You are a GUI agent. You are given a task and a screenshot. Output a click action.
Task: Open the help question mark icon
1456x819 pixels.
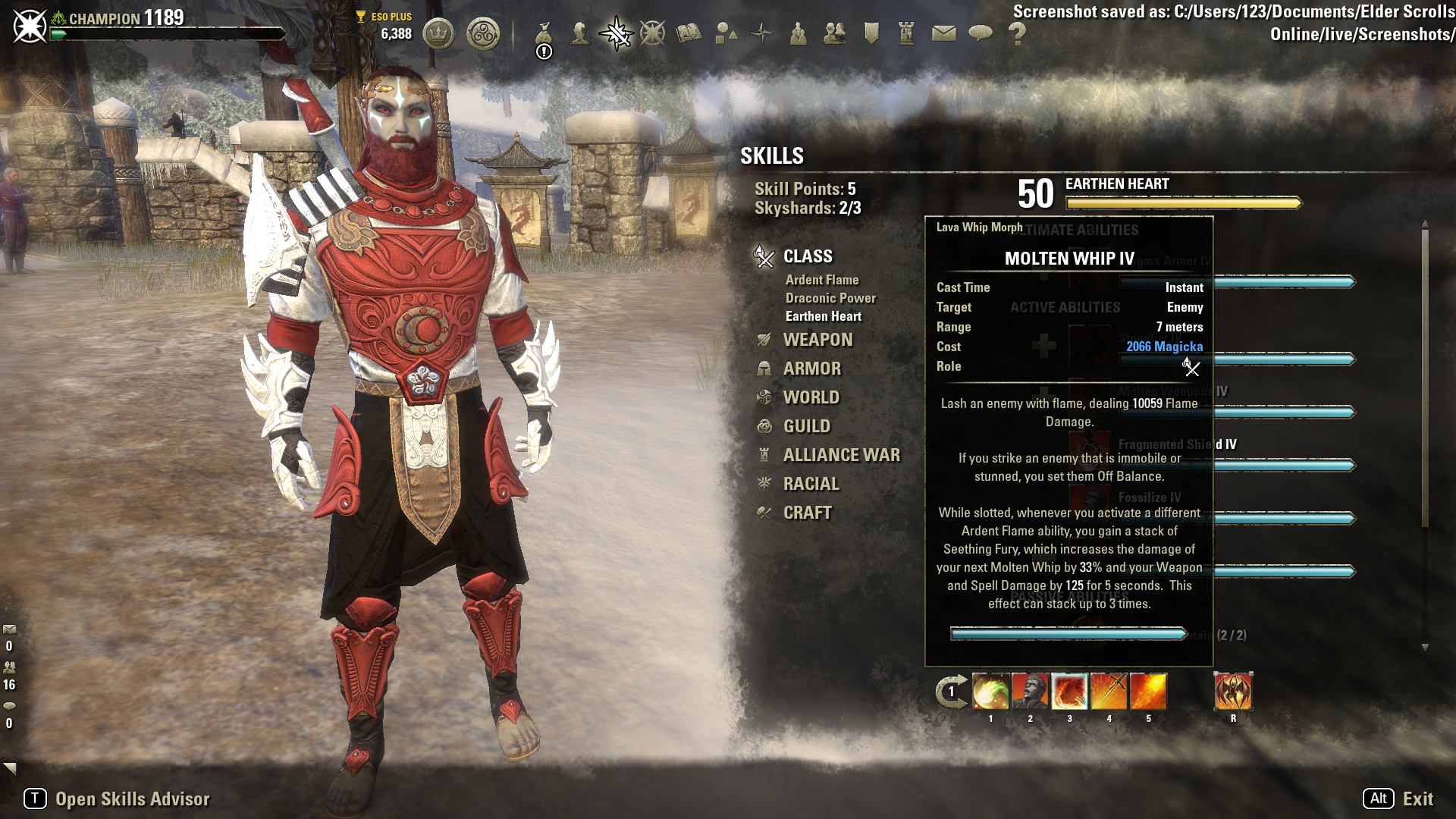(x=1017, y=34)
